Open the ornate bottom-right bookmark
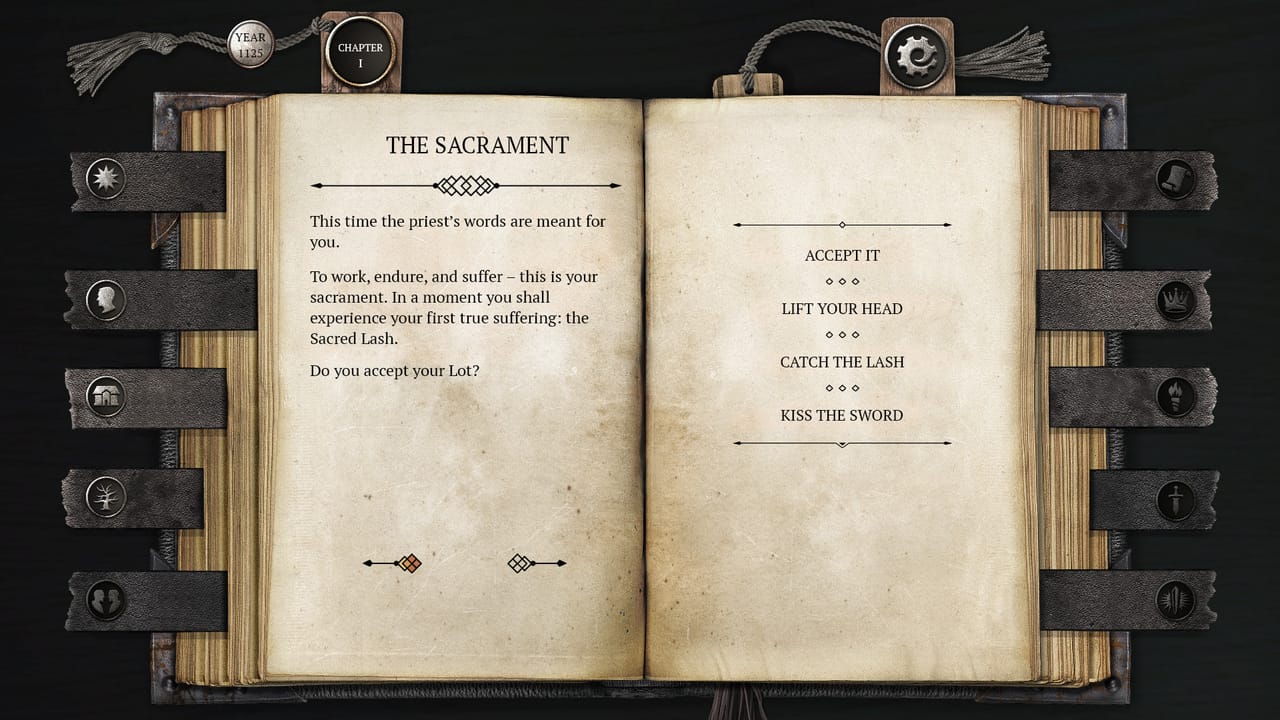 pos(1173,599)
